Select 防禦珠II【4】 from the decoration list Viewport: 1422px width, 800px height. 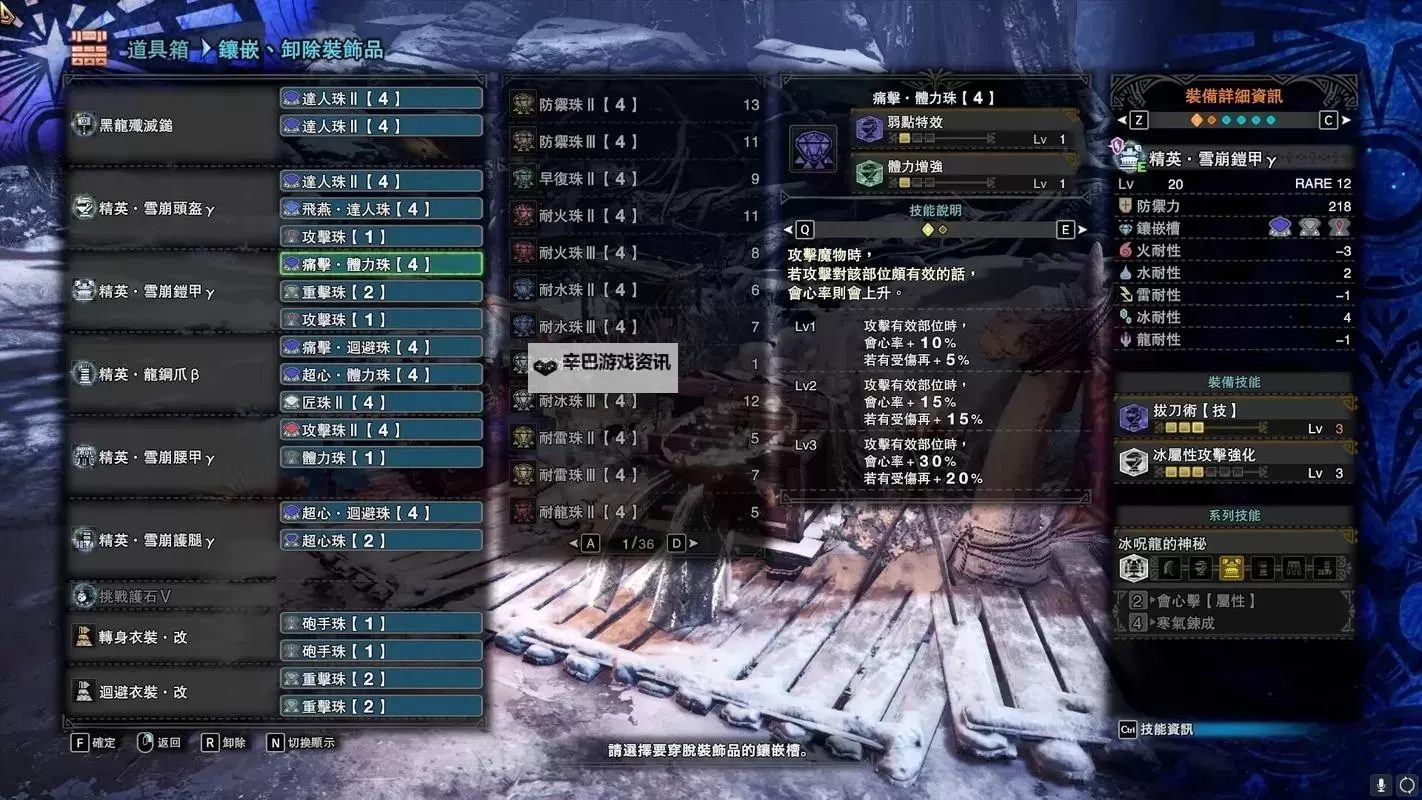coord(634,104)
